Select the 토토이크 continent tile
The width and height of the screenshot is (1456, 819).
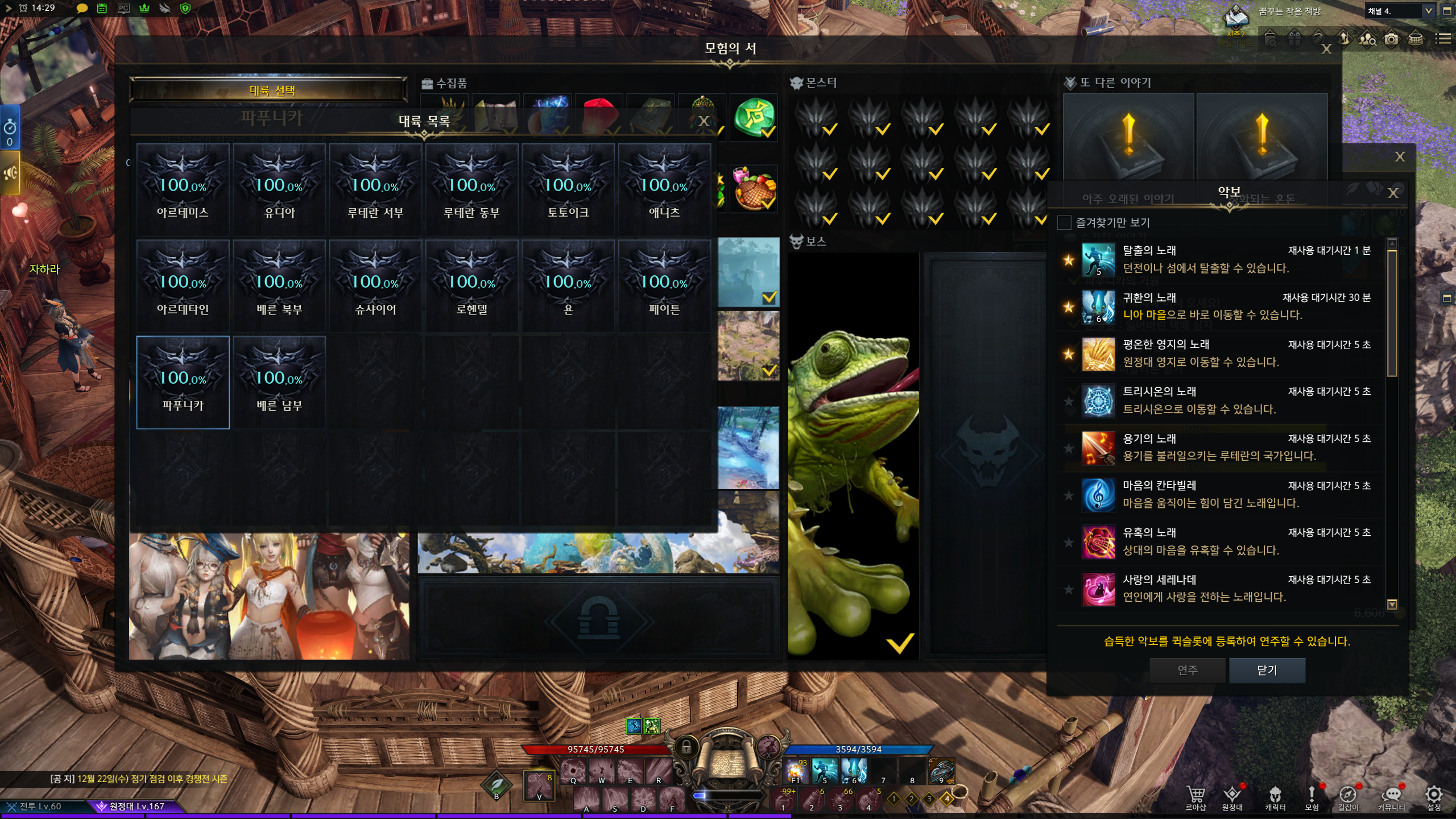[x=568, y=189]
